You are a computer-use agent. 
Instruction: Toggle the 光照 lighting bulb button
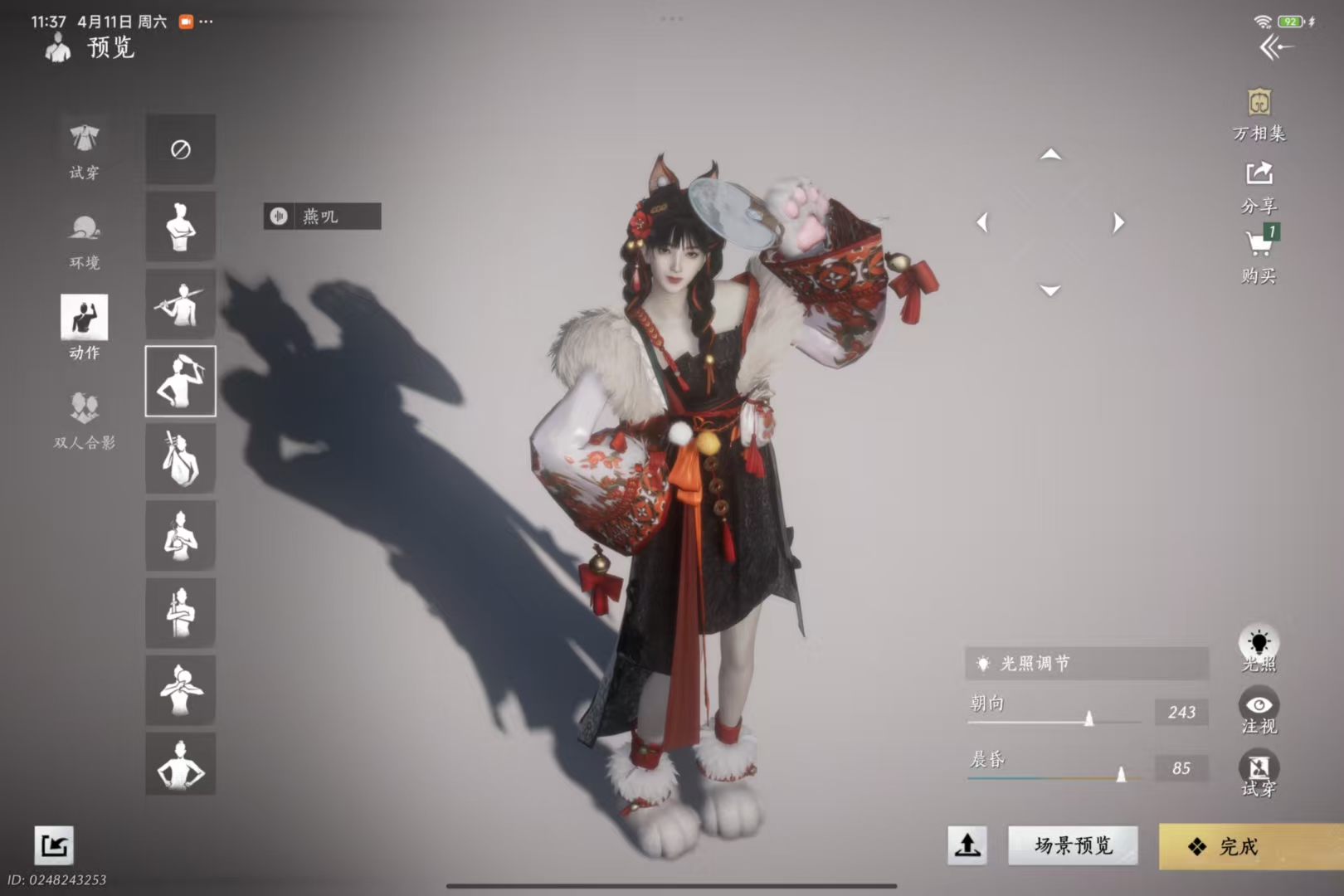[x=1259, y=647]
